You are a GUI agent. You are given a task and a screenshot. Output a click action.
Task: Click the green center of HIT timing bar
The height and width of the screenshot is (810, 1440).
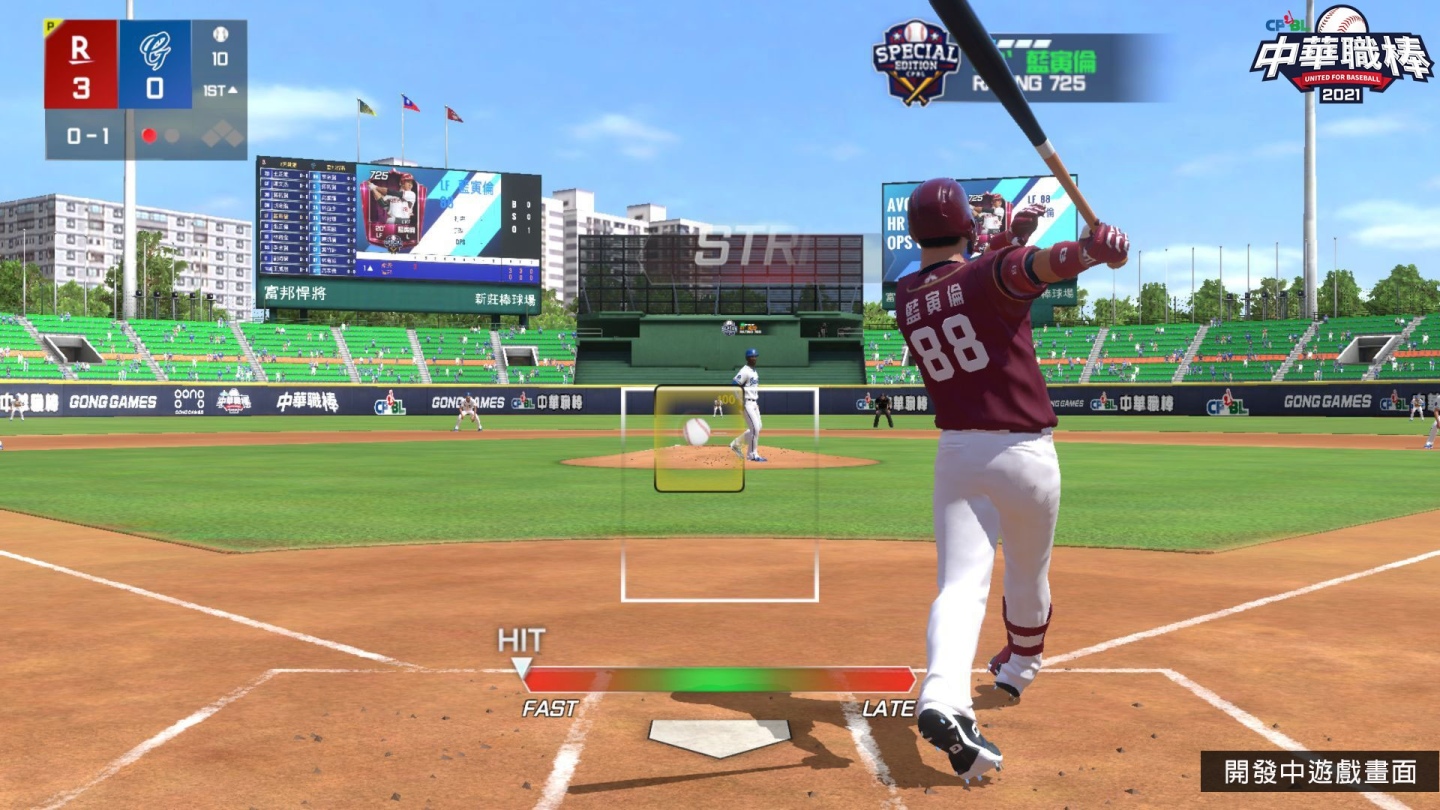click(x=718, y=680)
